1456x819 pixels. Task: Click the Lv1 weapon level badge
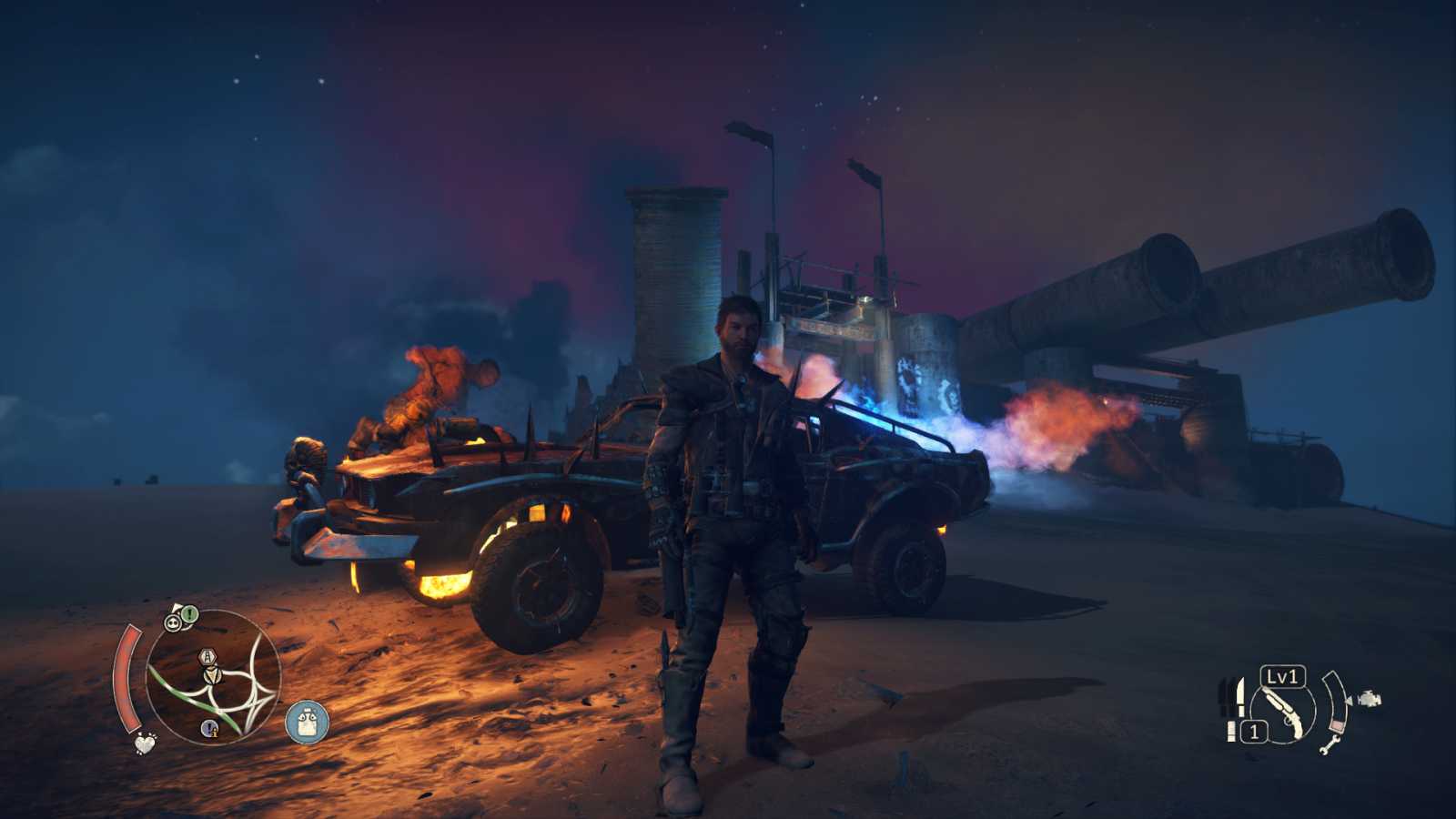tap(1281, 678)
